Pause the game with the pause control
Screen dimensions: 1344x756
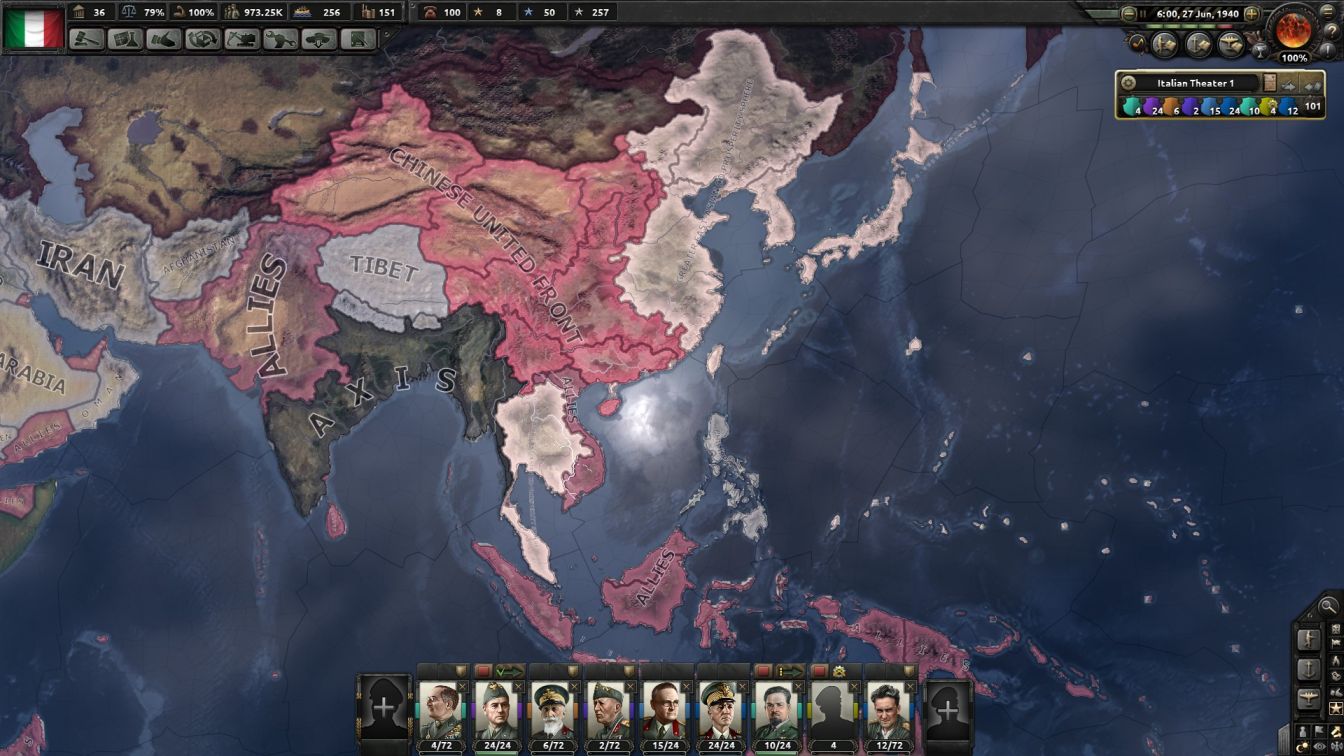pyautogui.click(x=1142, y=12)
